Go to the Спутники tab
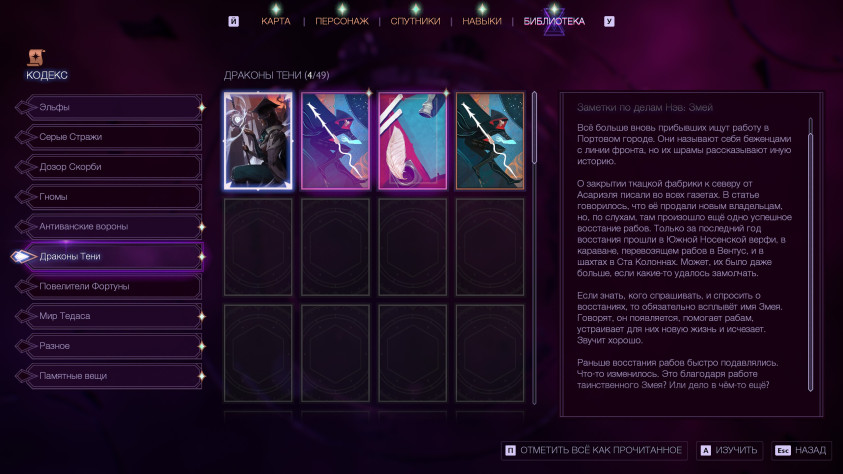Image resolution: width=843 pixels, height=474 pixels. click(415, 21)
